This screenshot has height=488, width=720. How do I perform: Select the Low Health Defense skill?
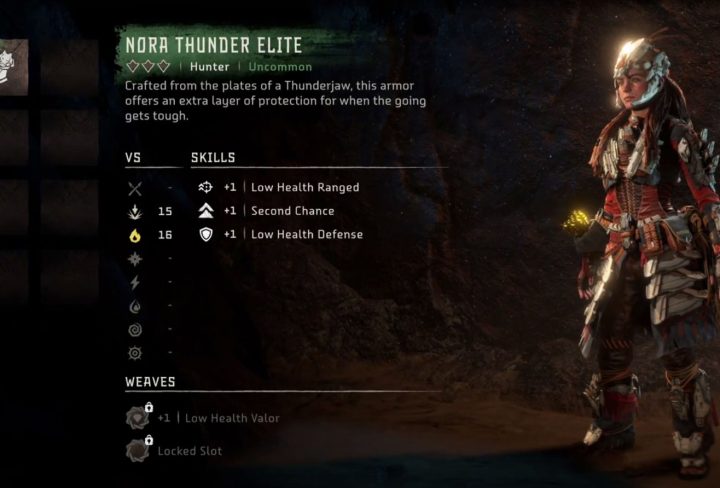coord(291,234)
